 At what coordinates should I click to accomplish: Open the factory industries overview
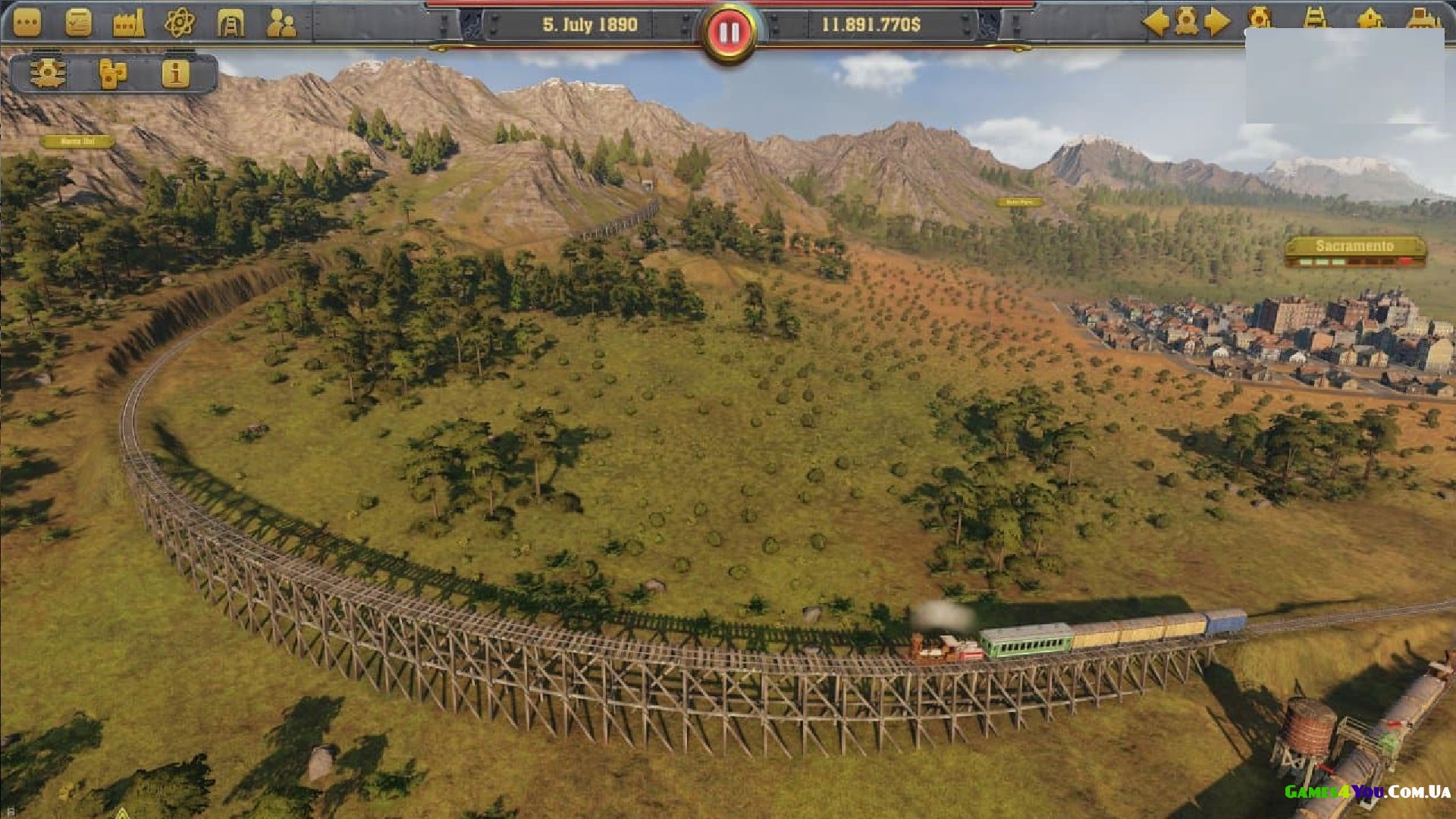(128, 23)
